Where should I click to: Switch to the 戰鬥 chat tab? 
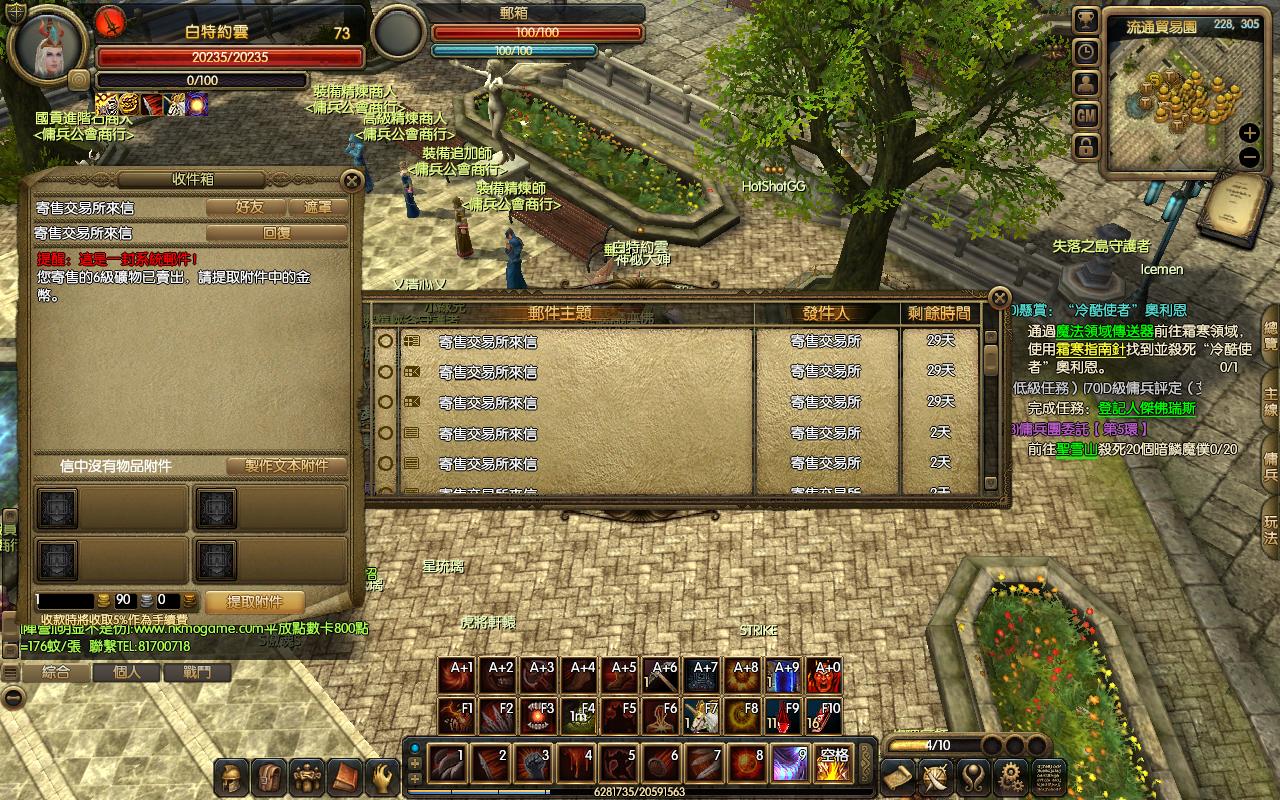click(x=197, y=673)
